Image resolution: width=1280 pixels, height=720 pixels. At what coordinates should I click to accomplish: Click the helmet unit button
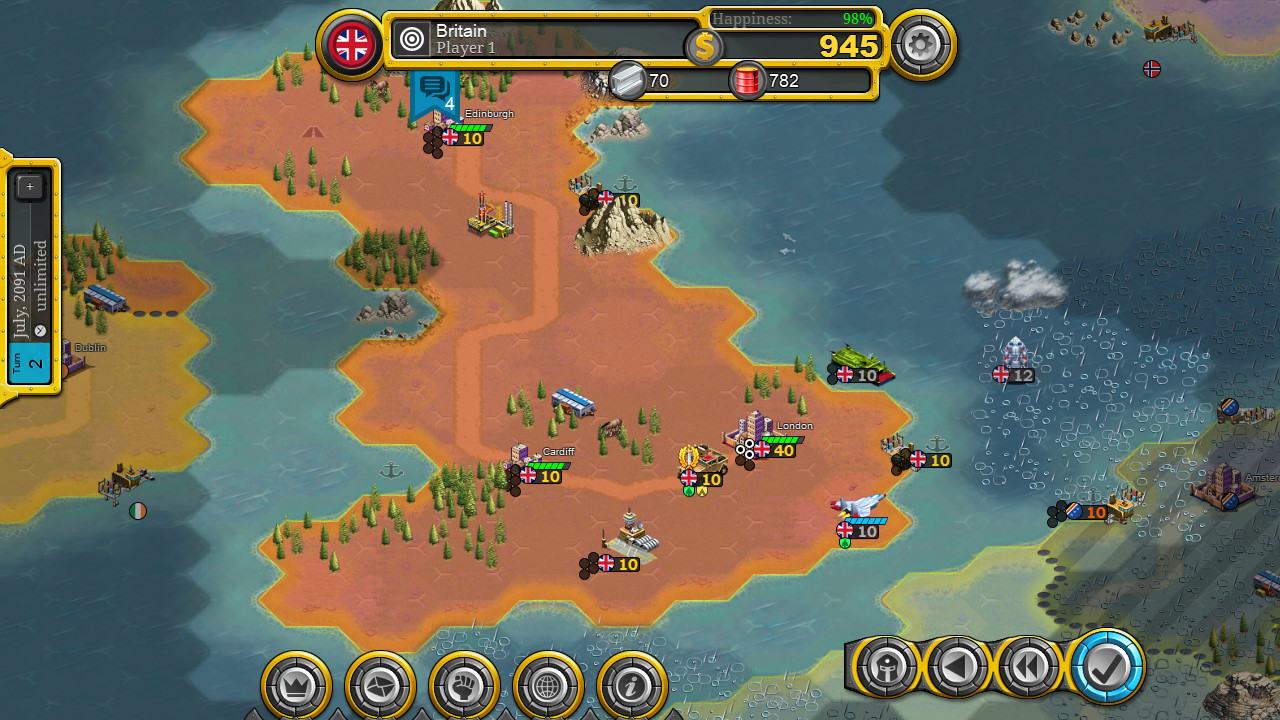click(885, 666)
